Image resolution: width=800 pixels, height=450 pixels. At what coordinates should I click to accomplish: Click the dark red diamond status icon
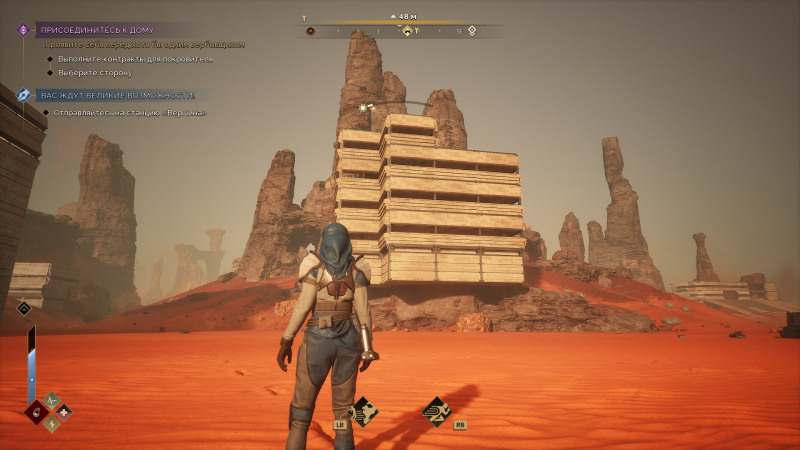37,411
